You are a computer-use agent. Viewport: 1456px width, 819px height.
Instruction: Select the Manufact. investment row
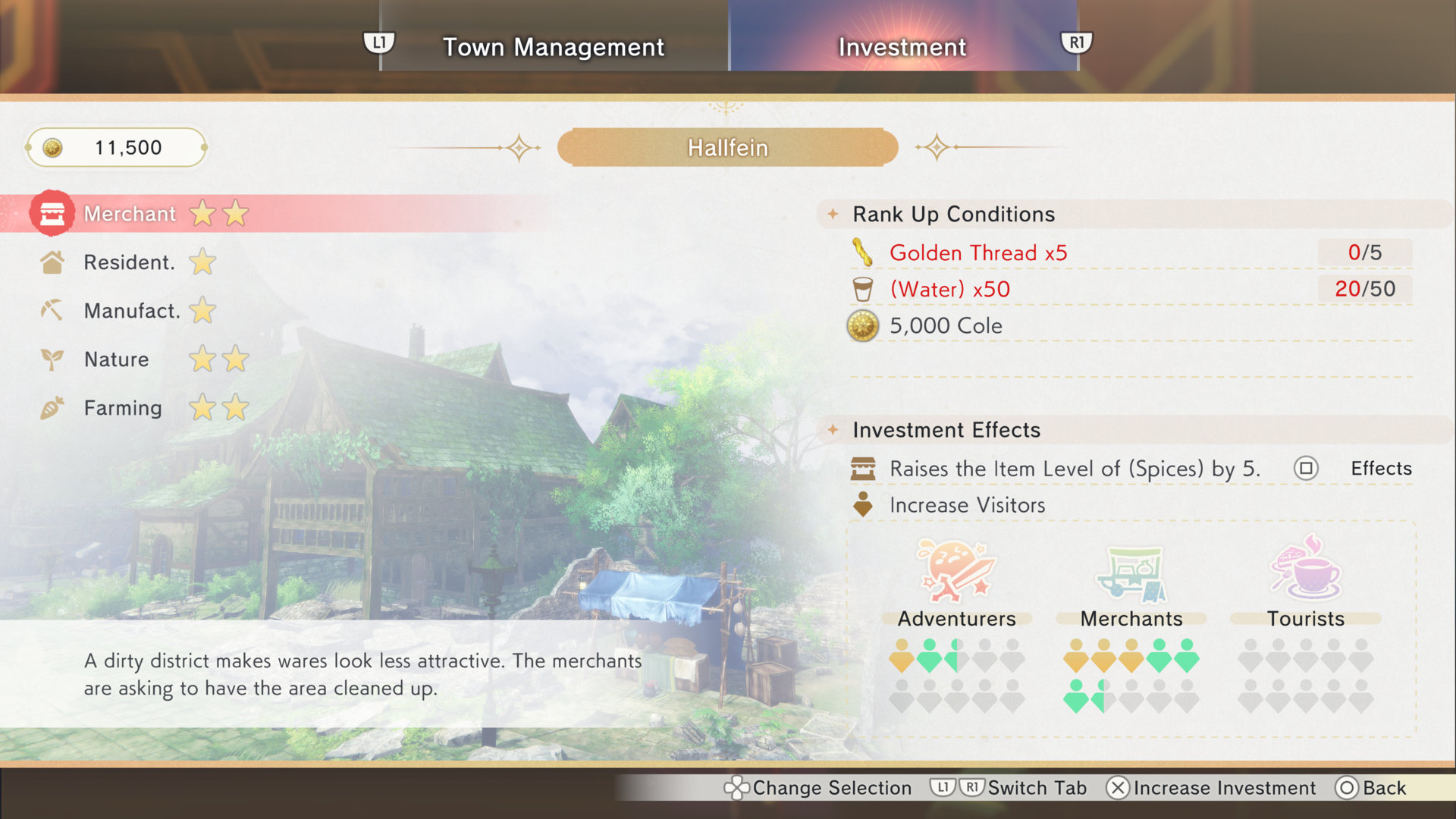click(x=132, y=311)
